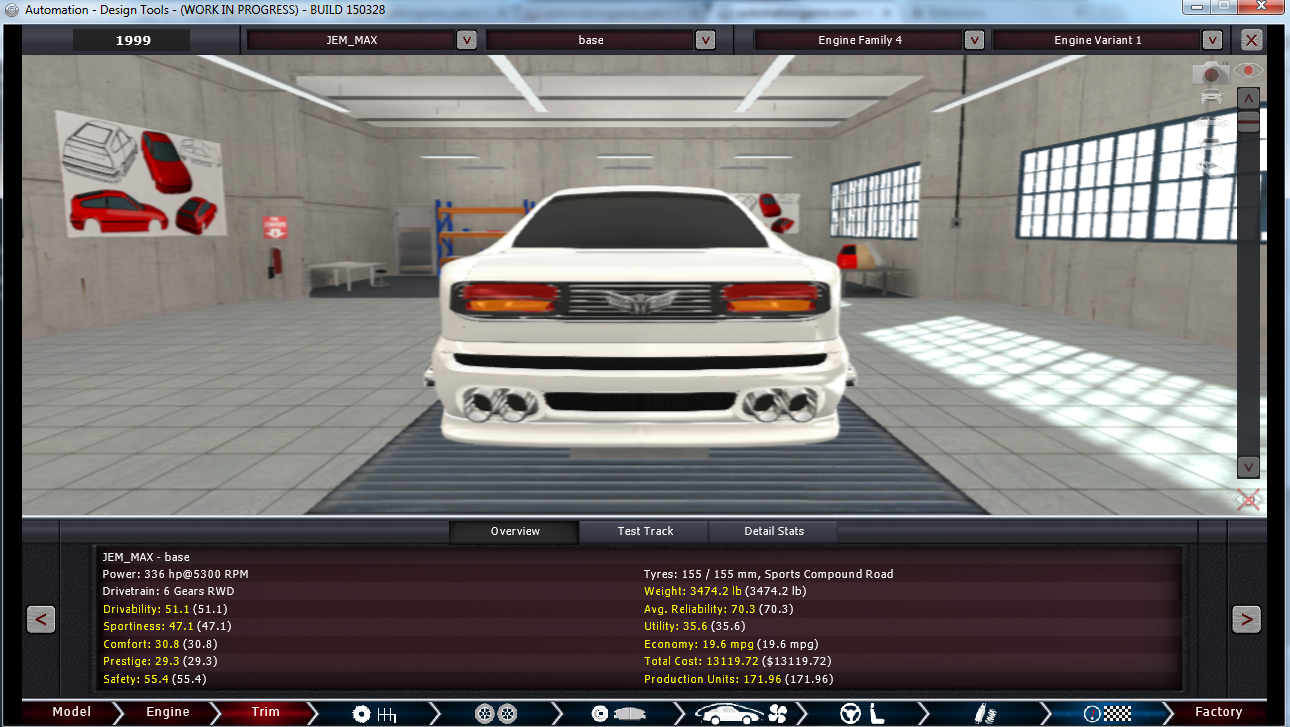
Task: Go to the Engine design step
Action: 167,712
